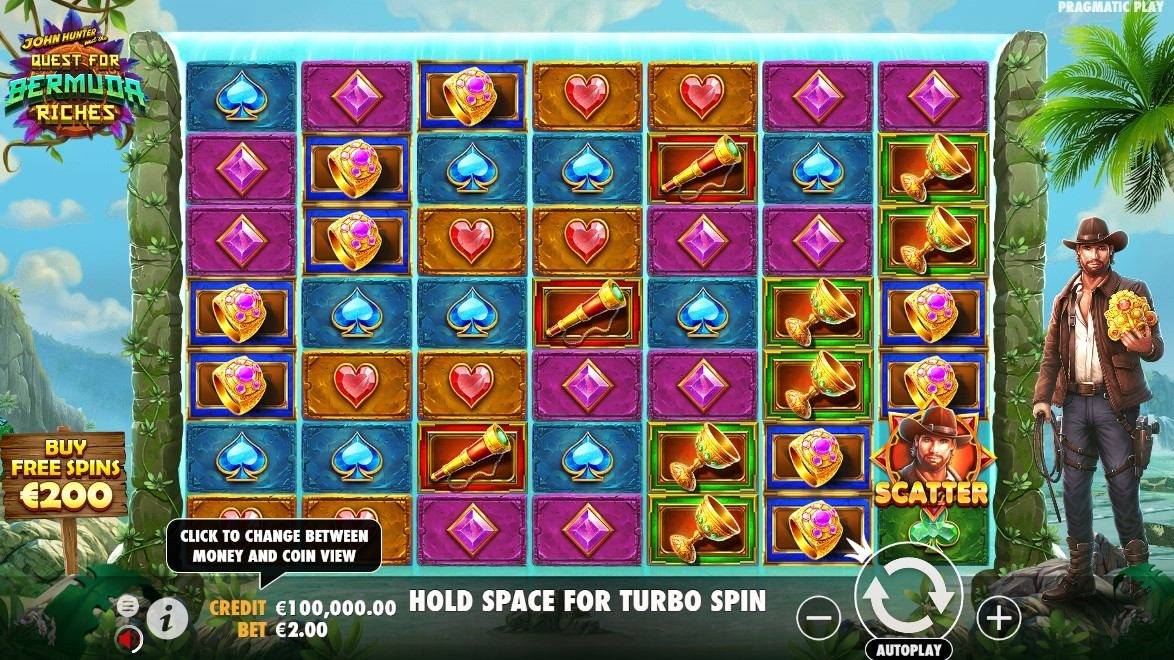
Task: Open the game info paytable
Action: (167, 619)
